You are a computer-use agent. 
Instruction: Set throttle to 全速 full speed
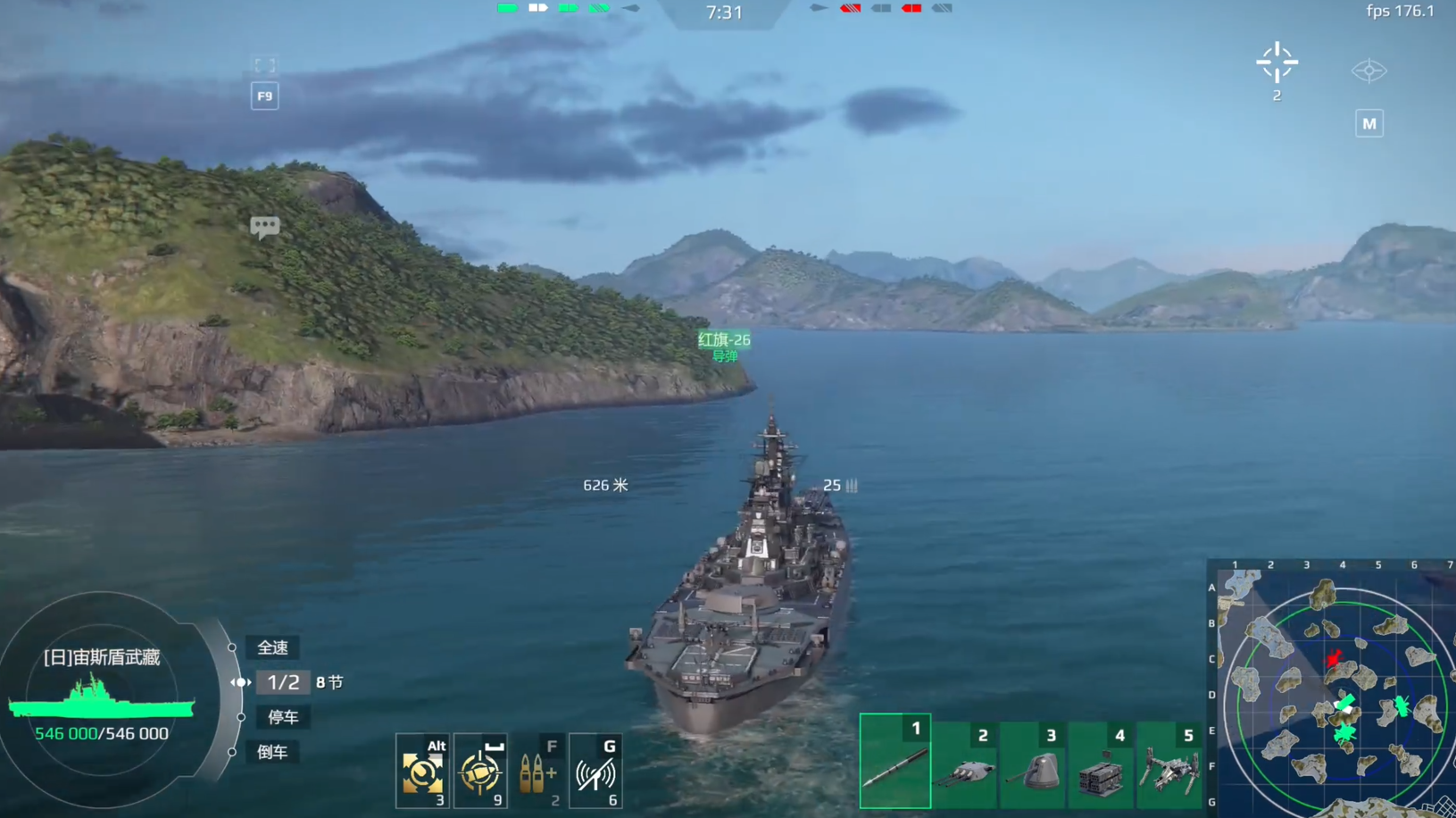coord(273,647)
